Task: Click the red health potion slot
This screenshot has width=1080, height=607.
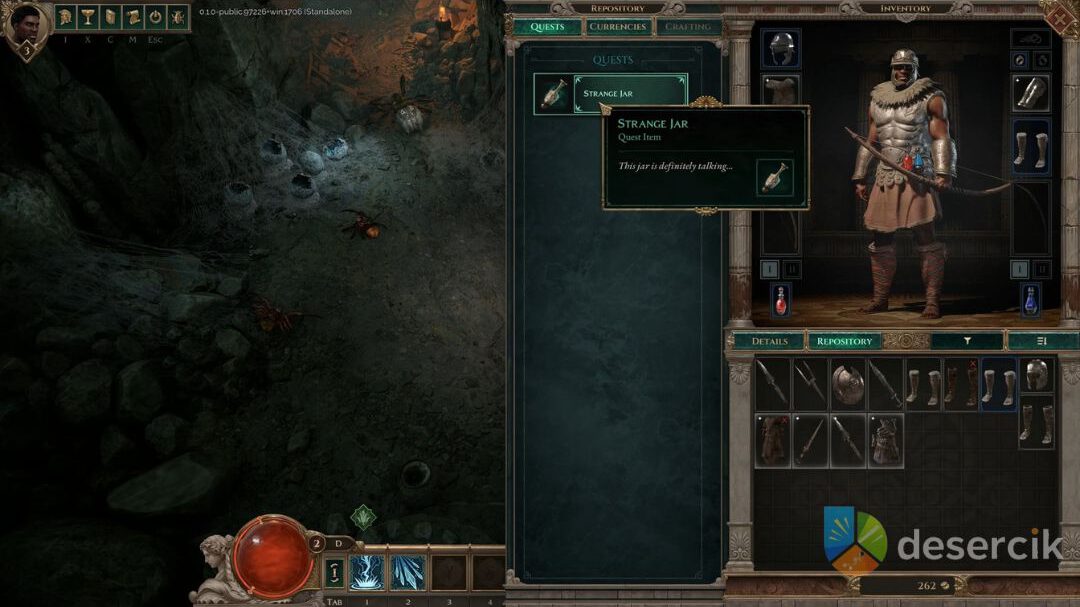Action: tap(780, 300)
